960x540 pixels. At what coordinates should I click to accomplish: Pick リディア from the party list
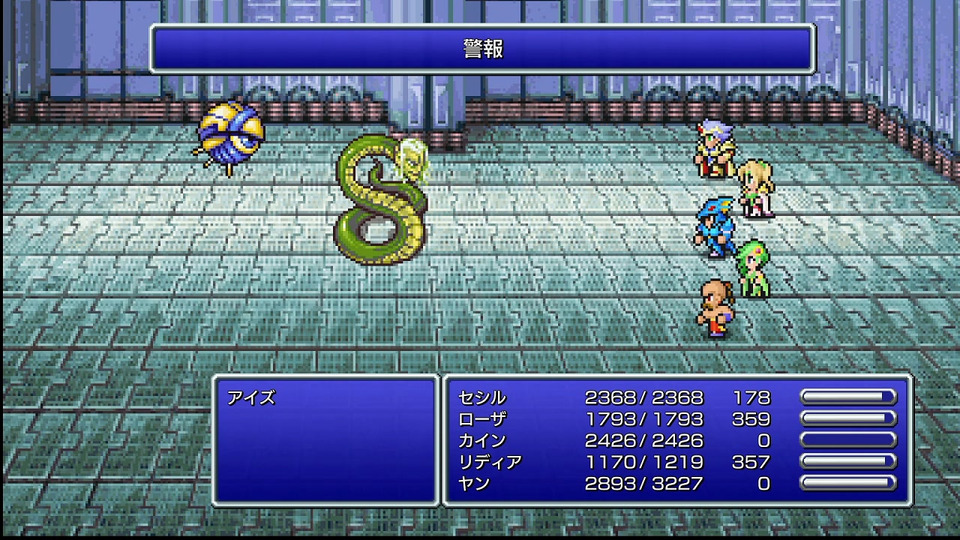488,462
